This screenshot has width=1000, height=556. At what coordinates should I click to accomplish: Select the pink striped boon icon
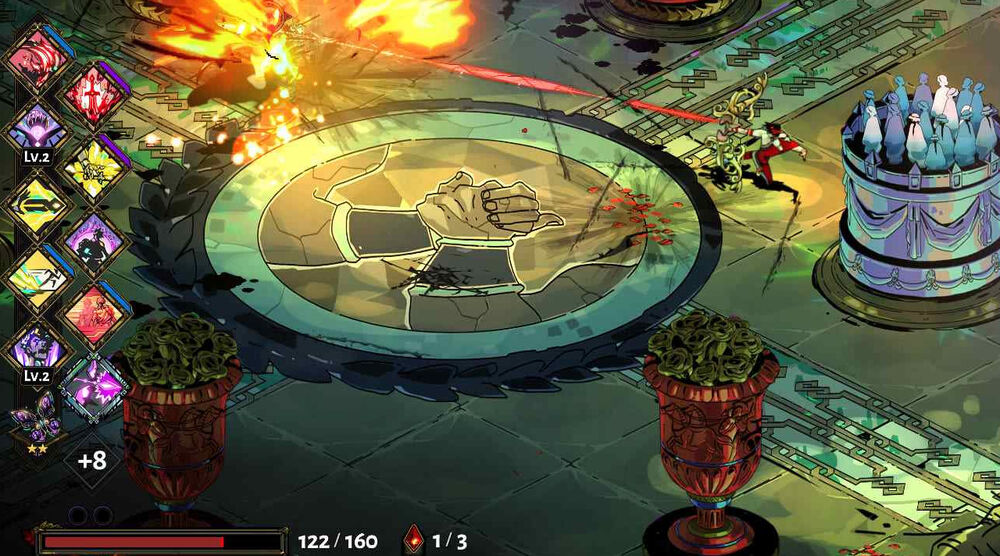pos(37,56)
